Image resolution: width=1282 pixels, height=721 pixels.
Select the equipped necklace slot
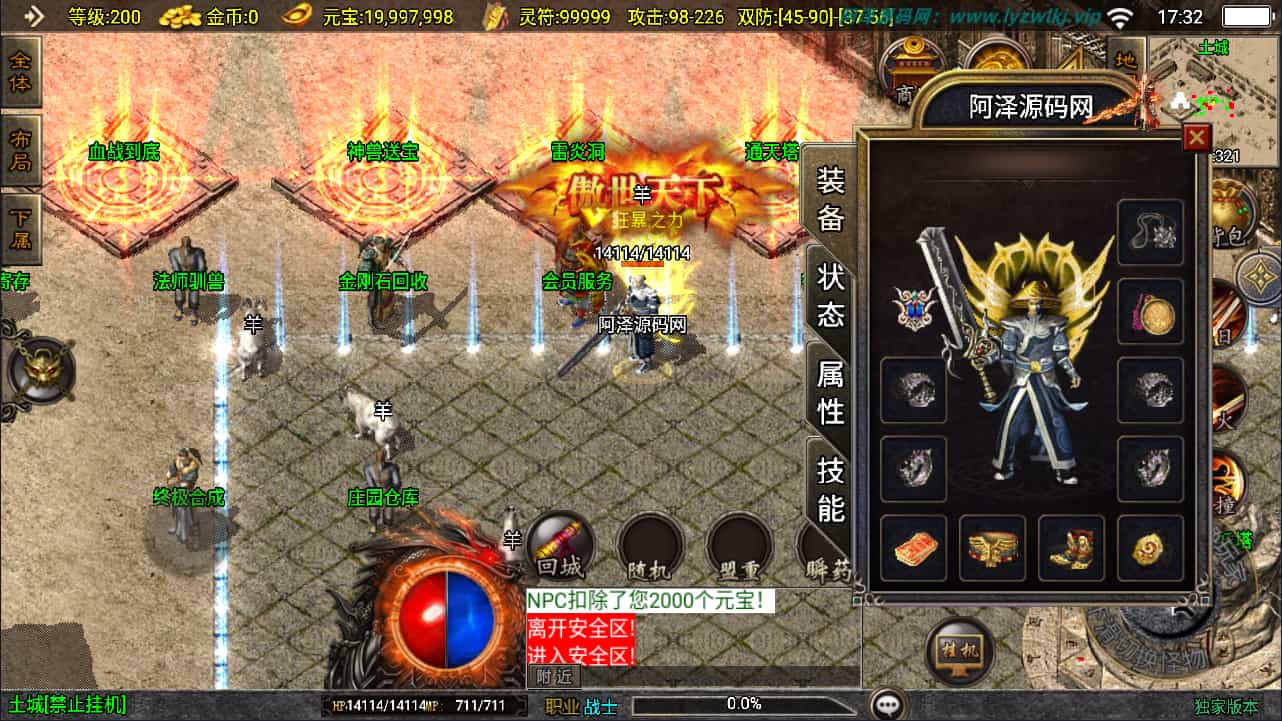coord(1150,233)
